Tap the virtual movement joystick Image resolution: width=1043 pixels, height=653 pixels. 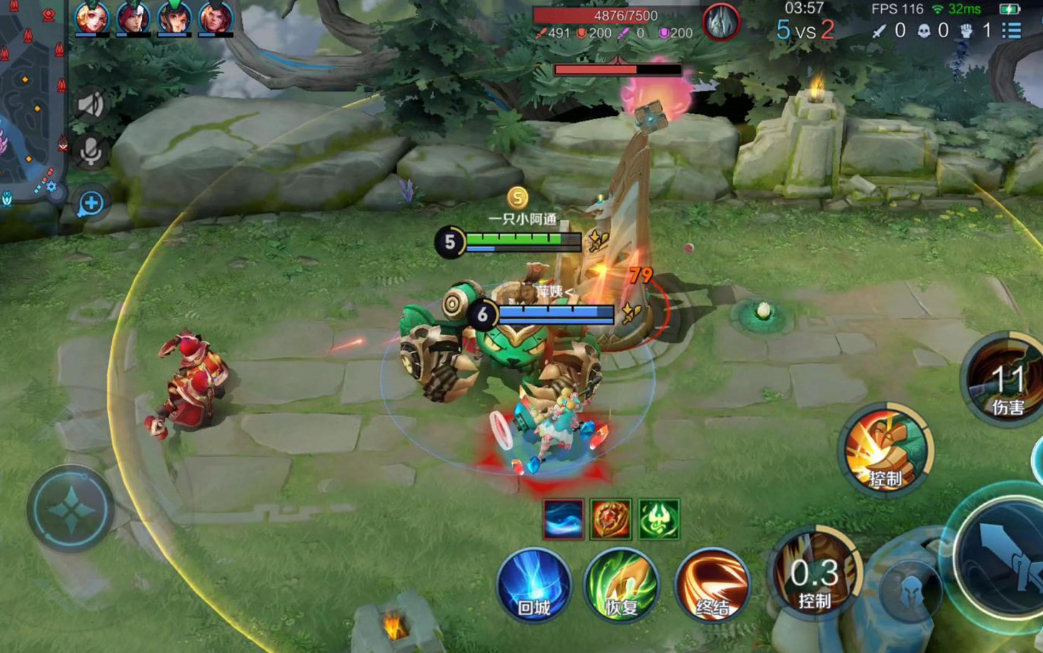tap(70, 508)
